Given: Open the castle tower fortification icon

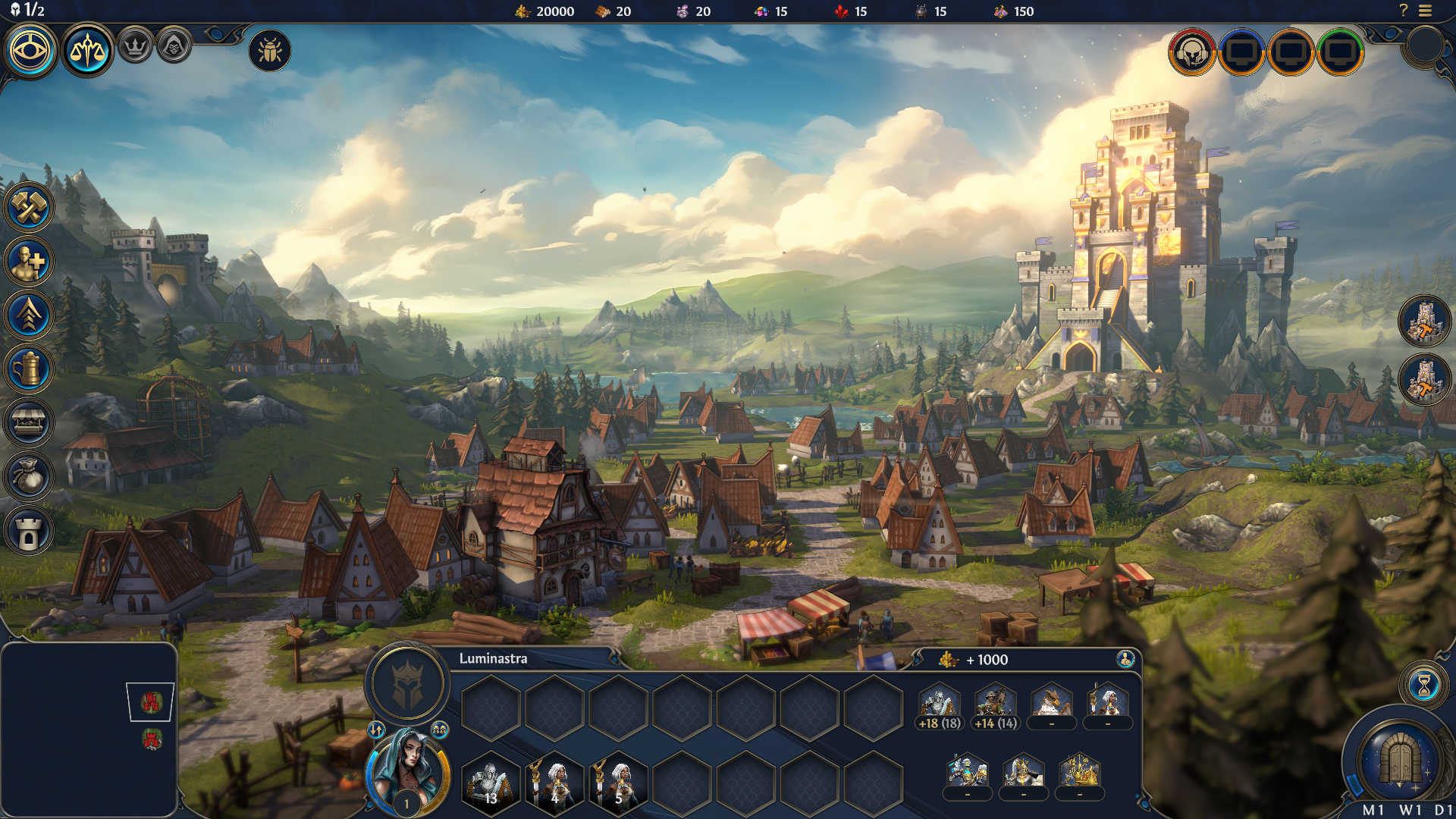Looking at the screenshot, I should [29, 531].
